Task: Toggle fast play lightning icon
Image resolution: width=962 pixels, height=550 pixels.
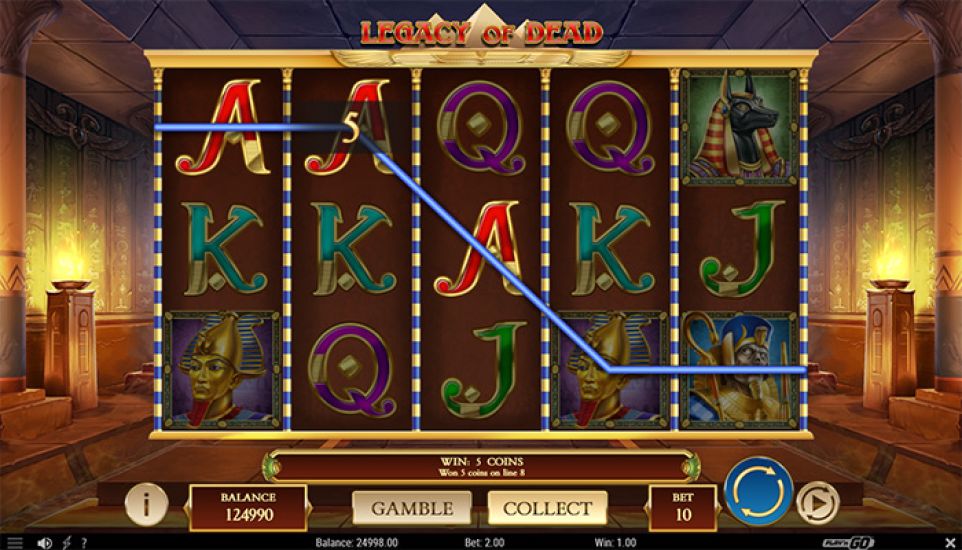Action: click(66, 542)
